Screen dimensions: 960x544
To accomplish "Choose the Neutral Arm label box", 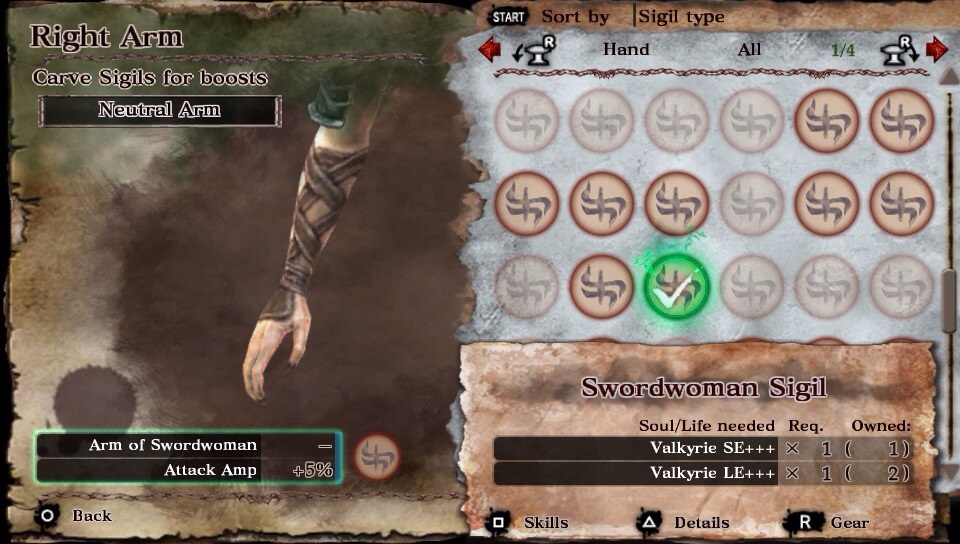I will pyautogui.click(x=159, y=111).
